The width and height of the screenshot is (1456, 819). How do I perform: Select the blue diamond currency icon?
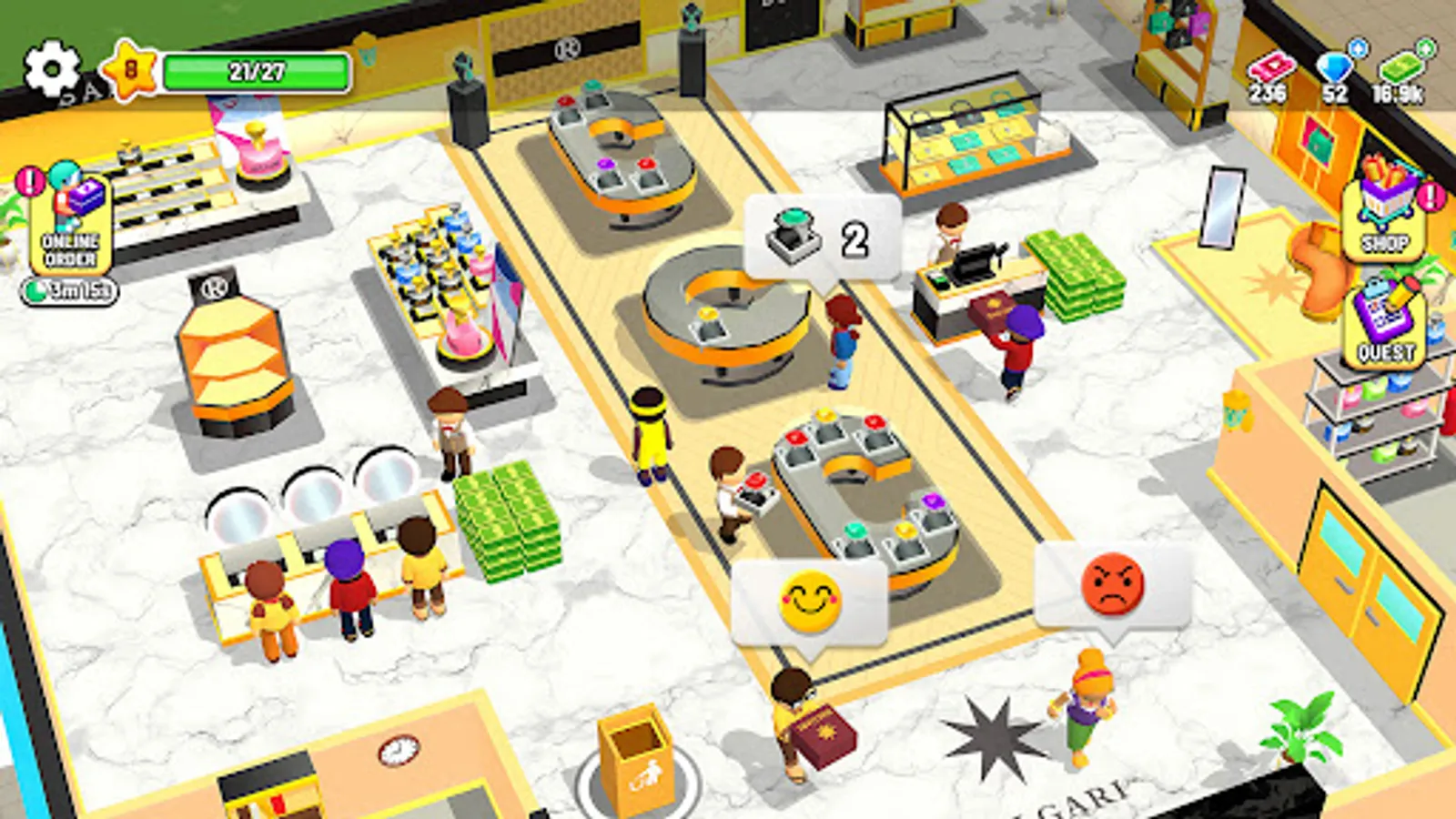(x=1331, y=68)
